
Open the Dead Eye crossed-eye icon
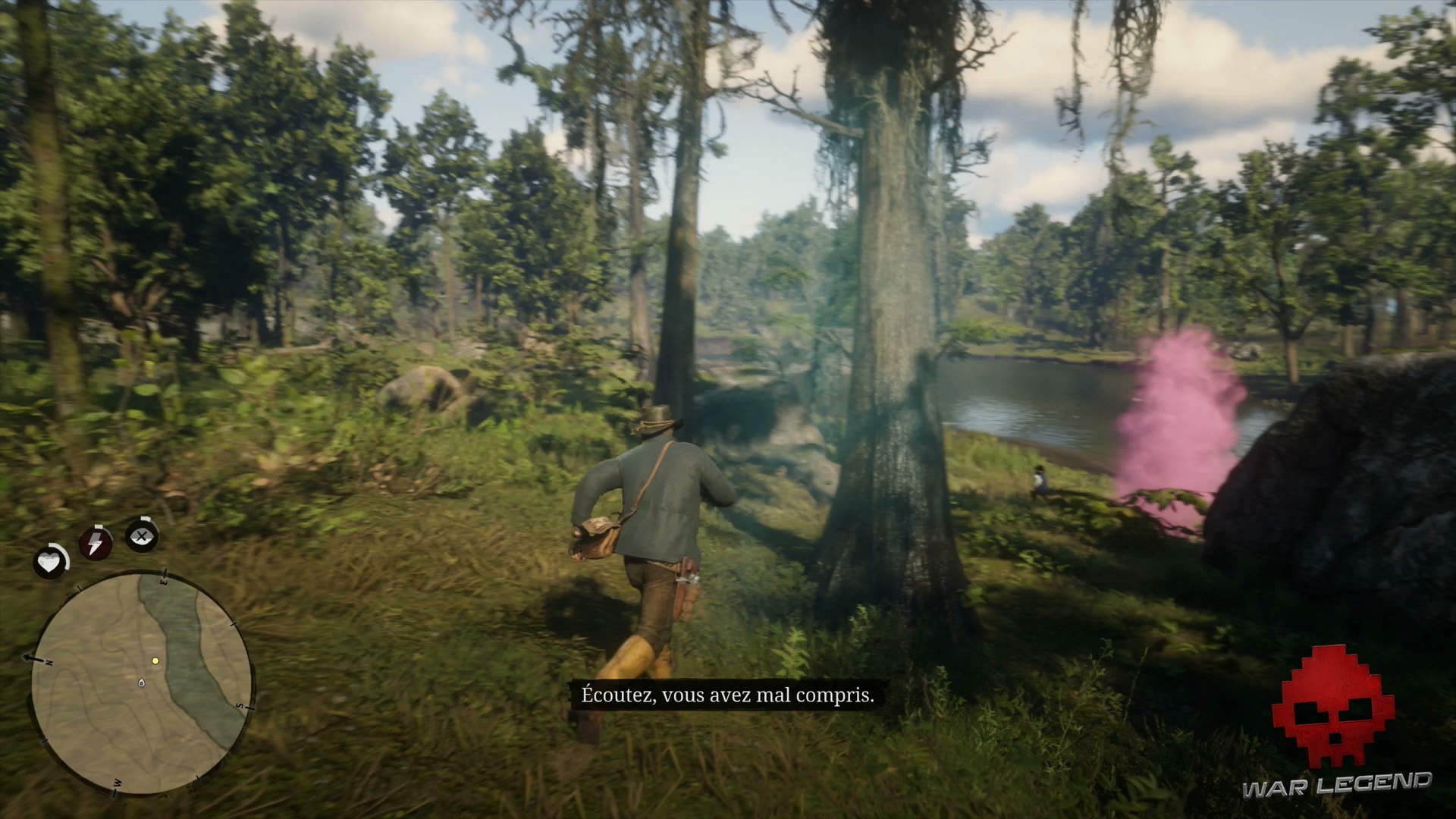click(140, 537)
